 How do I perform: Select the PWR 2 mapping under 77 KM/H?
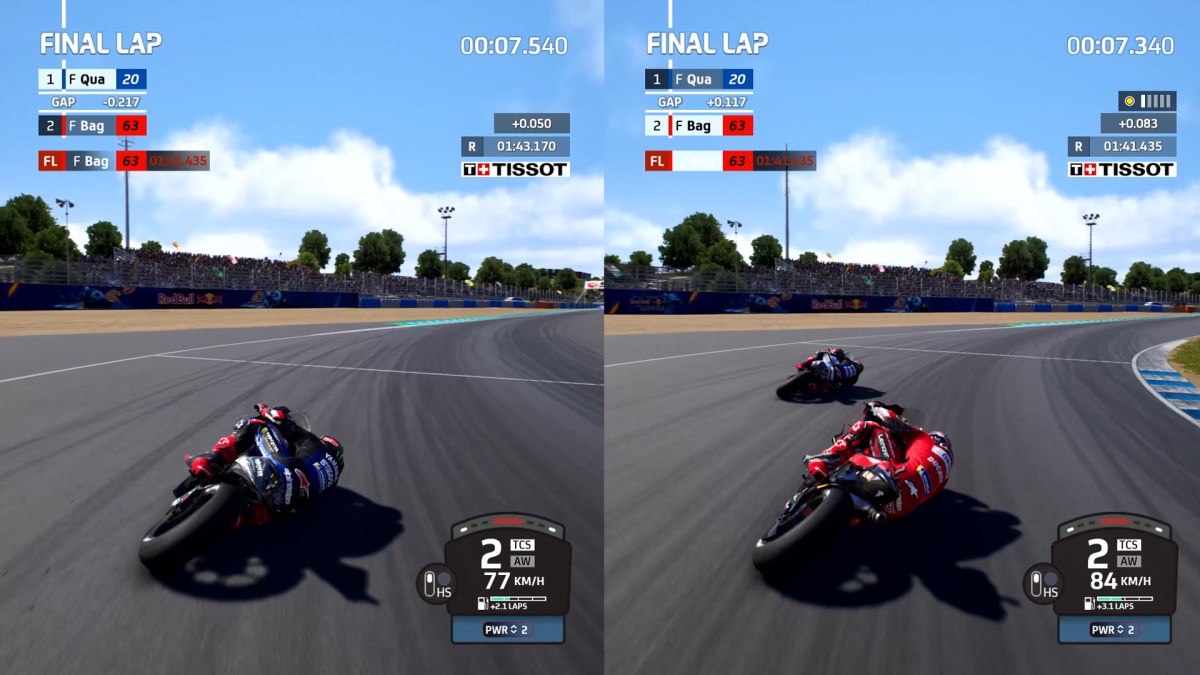tap(507, 630)
